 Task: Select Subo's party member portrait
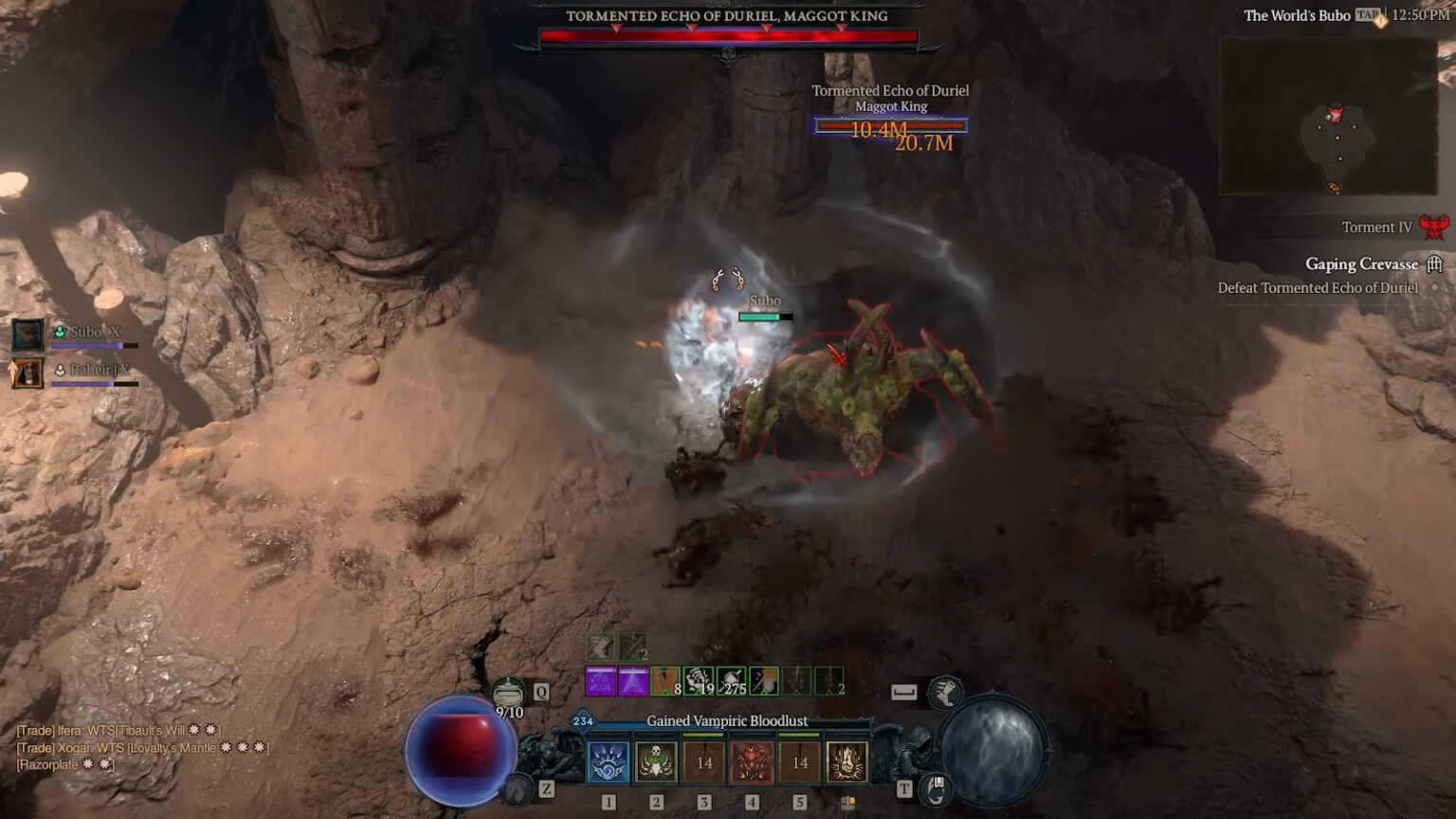(x=27, y=334)
